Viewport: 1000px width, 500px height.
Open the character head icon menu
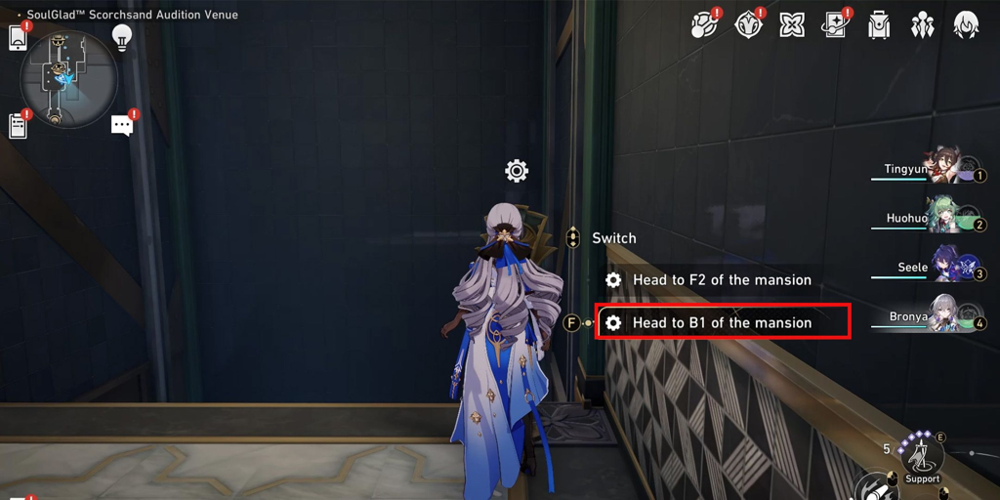[965, 25]
